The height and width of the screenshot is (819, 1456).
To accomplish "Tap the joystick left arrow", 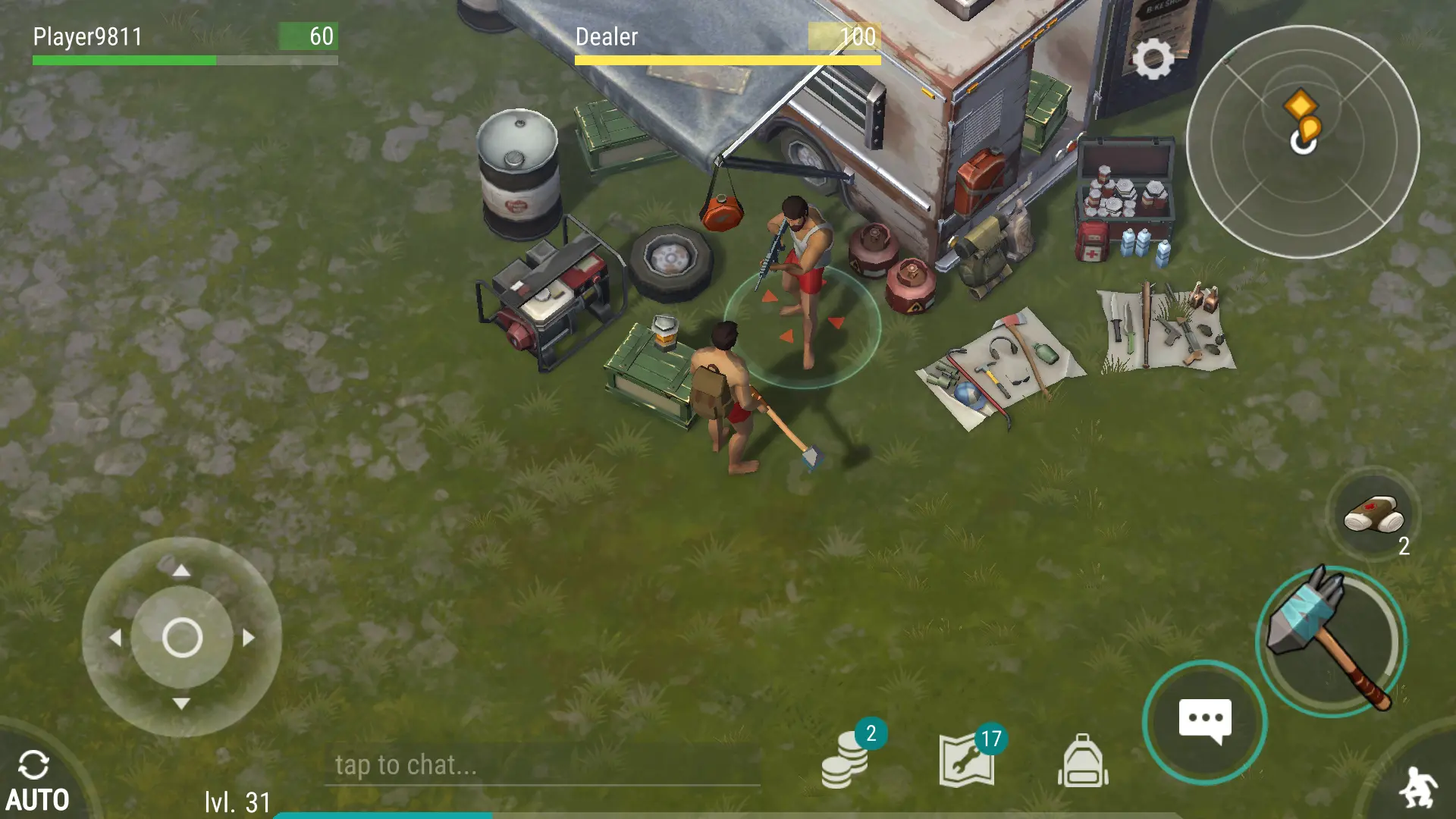I will [x=115, y=638].
